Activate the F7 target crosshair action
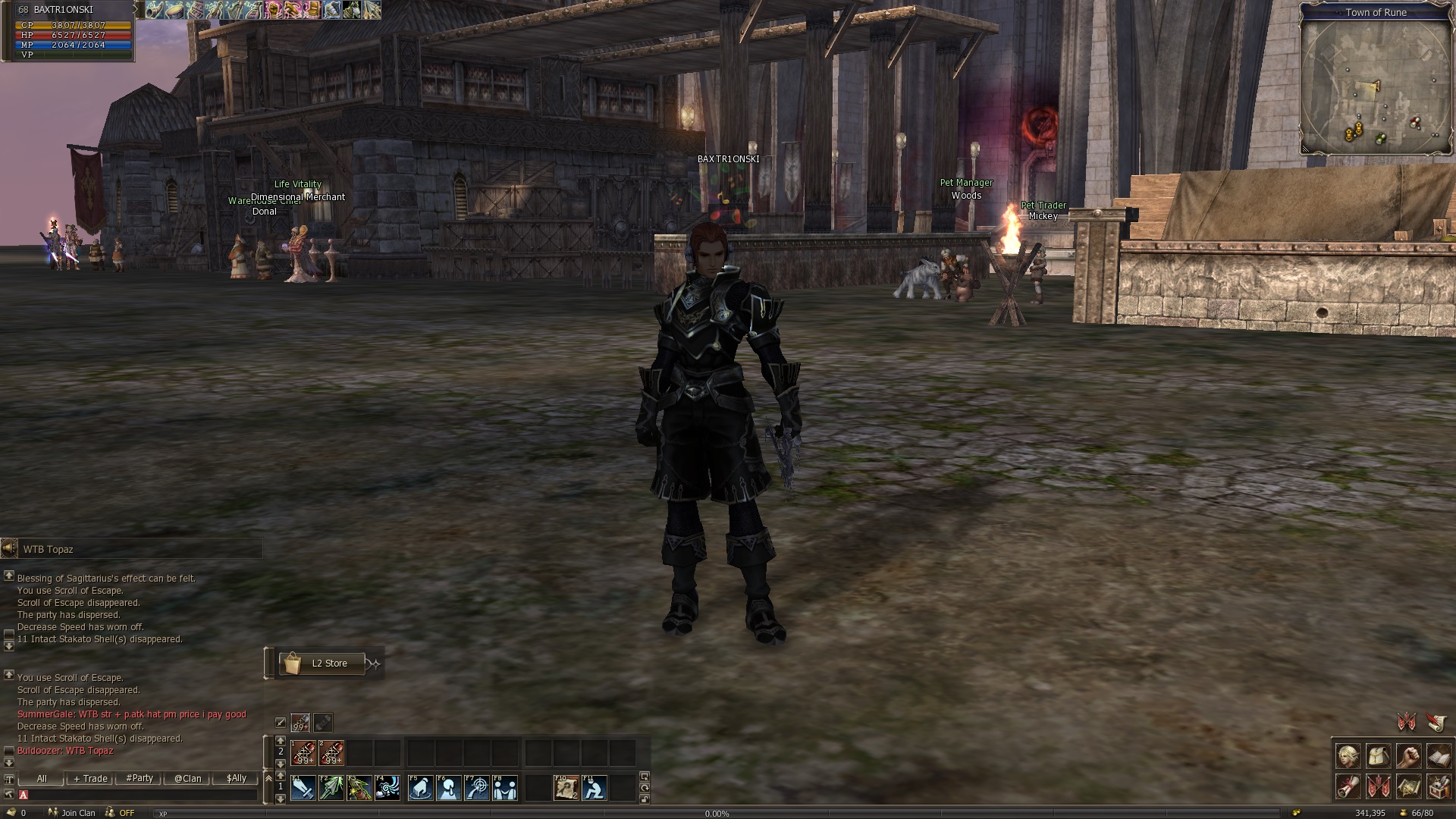The image size is (1456, 819). (x=477, y=788)
